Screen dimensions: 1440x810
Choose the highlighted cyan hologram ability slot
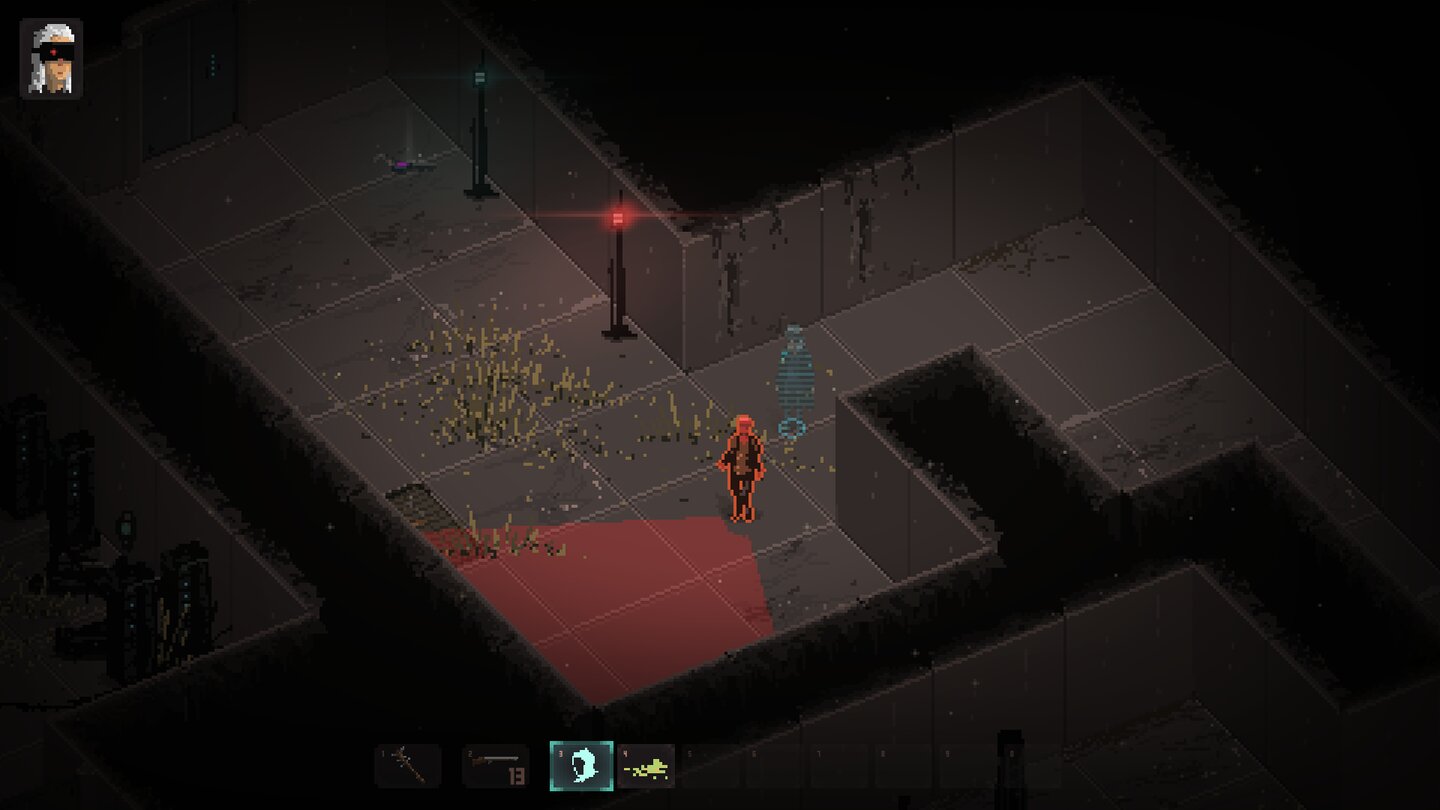tap(581, 766)
